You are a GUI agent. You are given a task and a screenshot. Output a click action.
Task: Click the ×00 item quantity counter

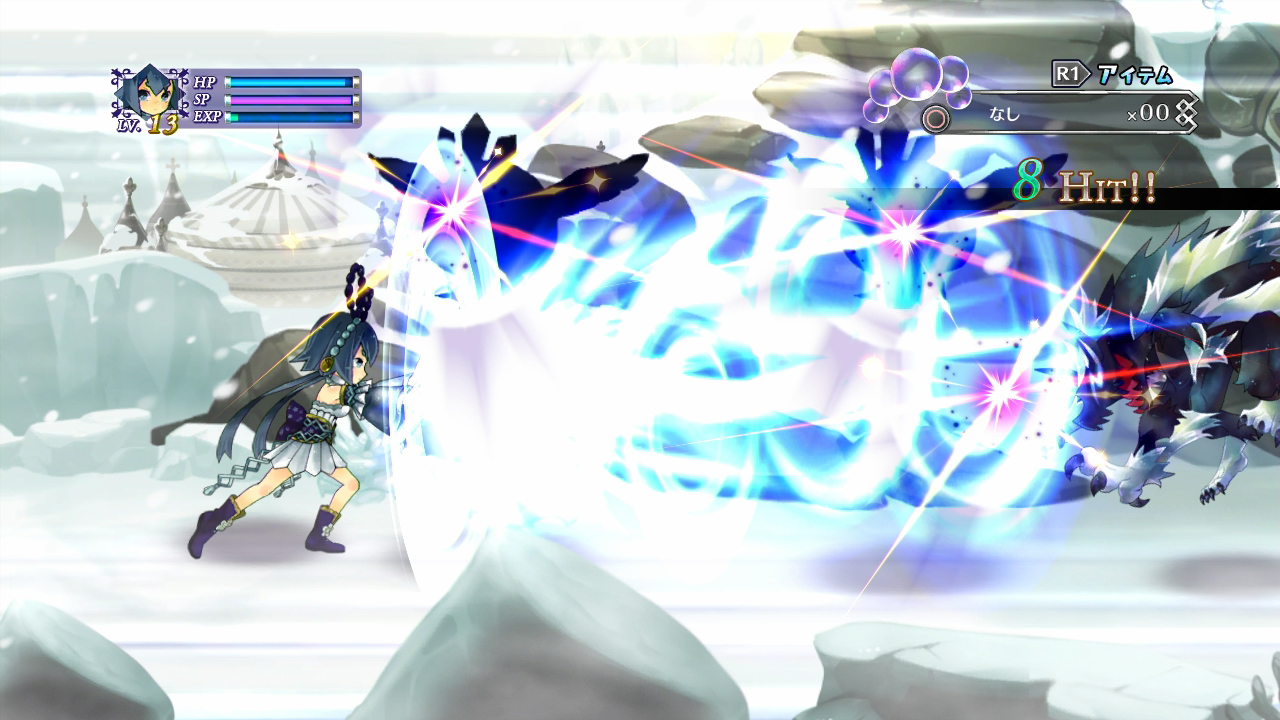[x=1150, y=113]
